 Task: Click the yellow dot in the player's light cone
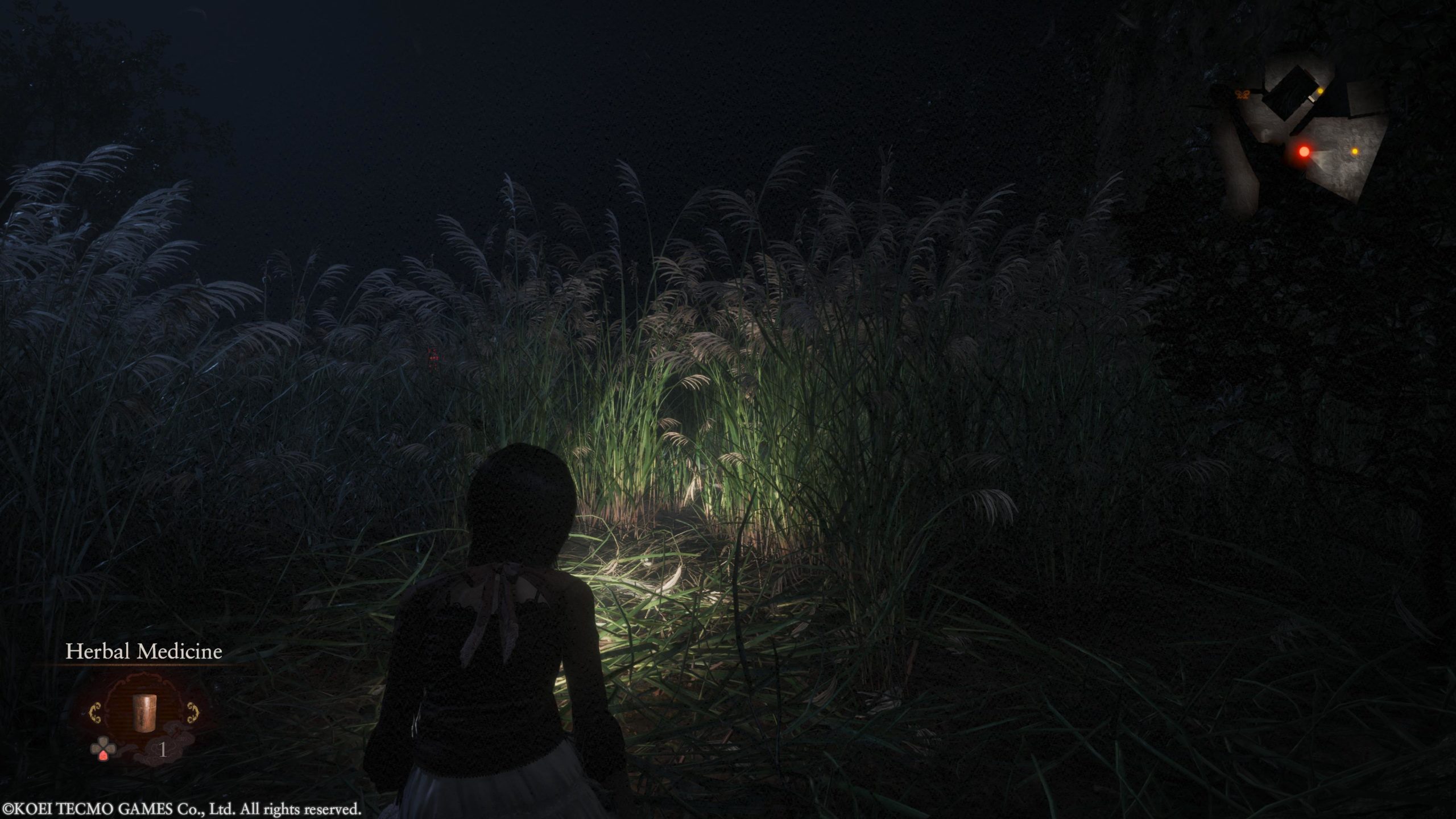tap(1354, 151)
